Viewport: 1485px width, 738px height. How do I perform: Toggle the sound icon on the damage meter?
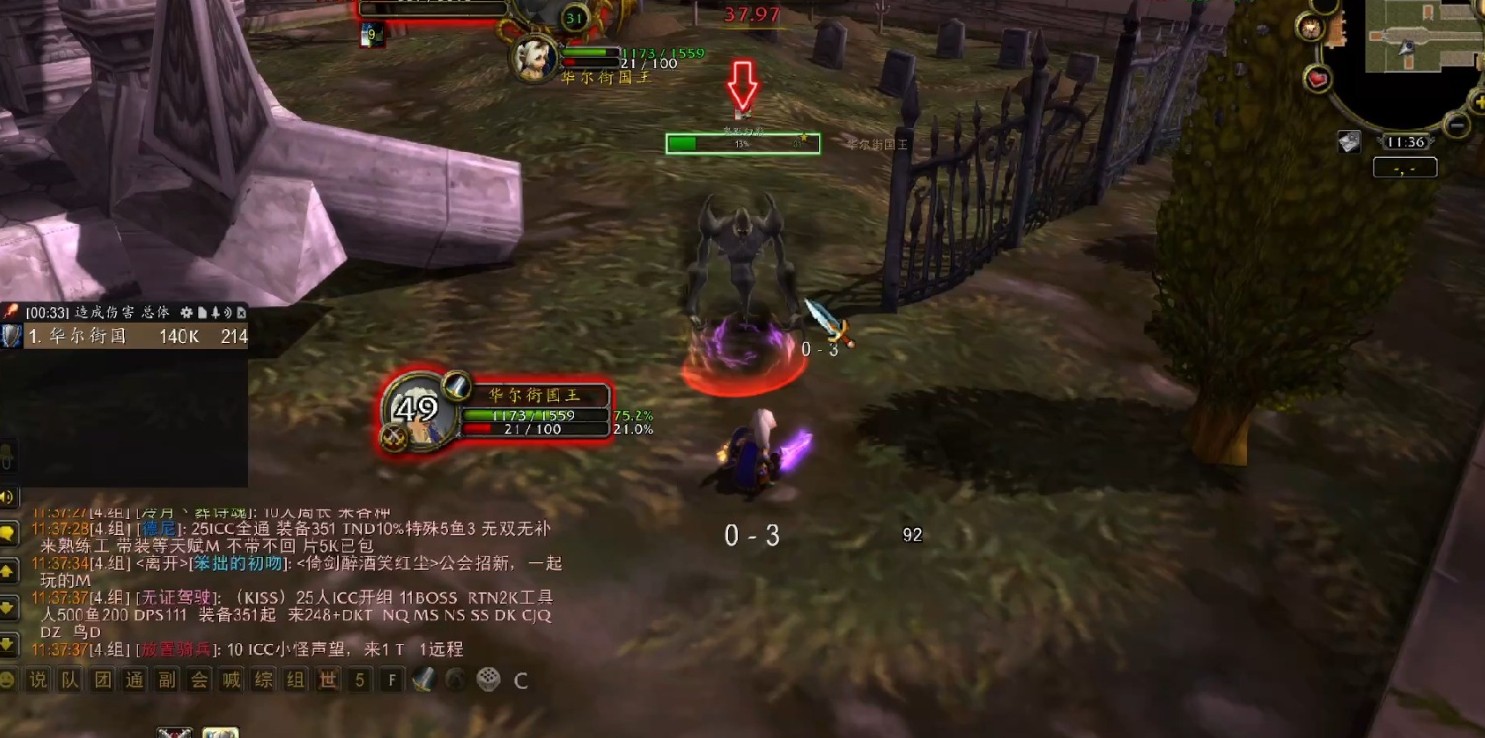(227, 313)
